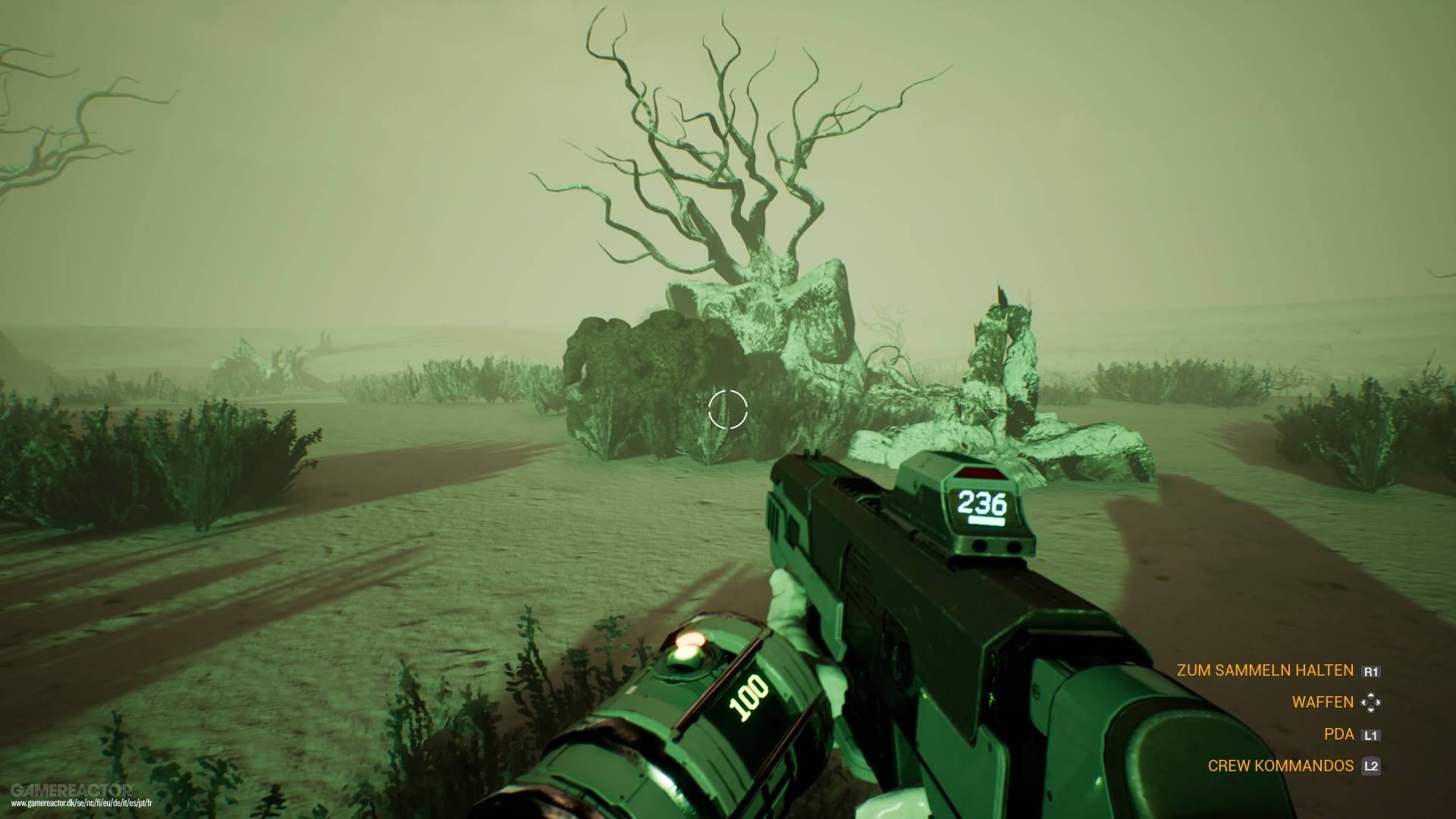Expand the d-pad right-arrow selection
Viewport: 1456px width, 819px height.
point(1379,702)
